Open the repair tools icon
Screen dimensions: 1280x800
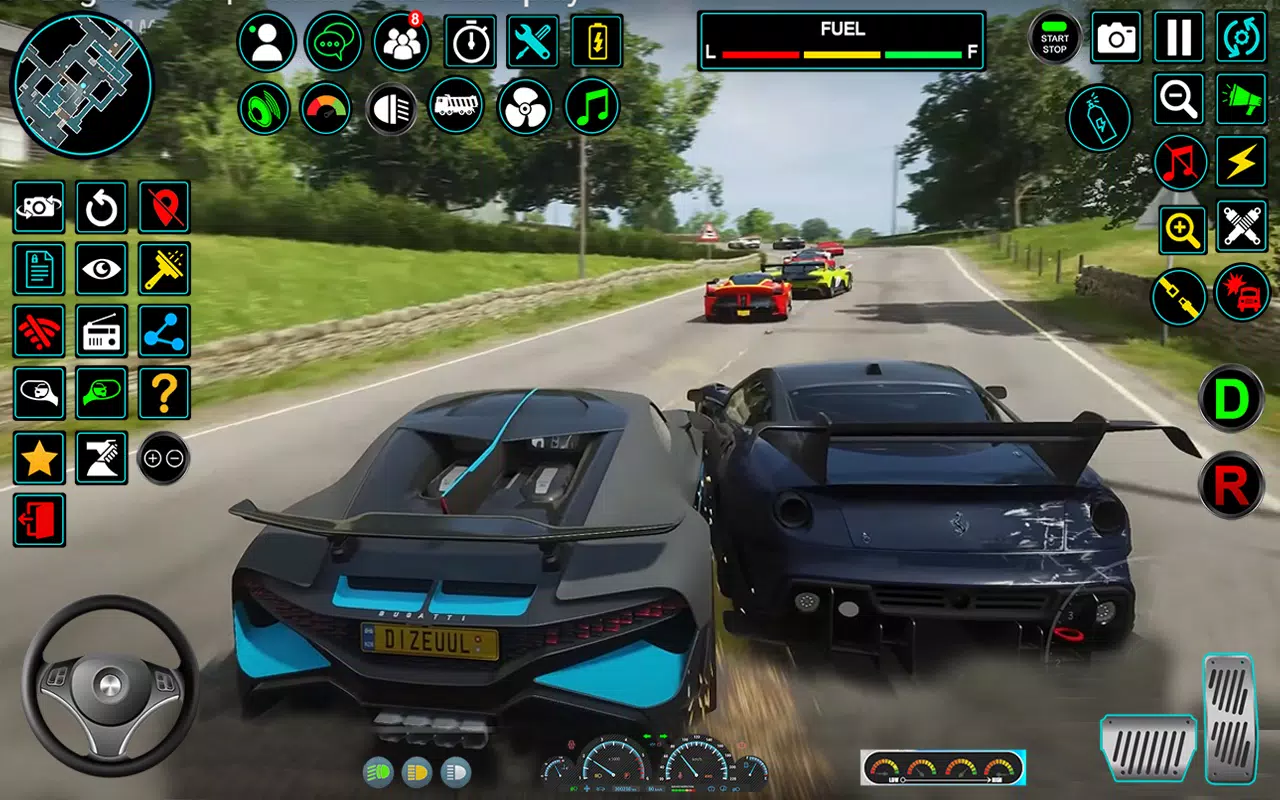[533, 41]
